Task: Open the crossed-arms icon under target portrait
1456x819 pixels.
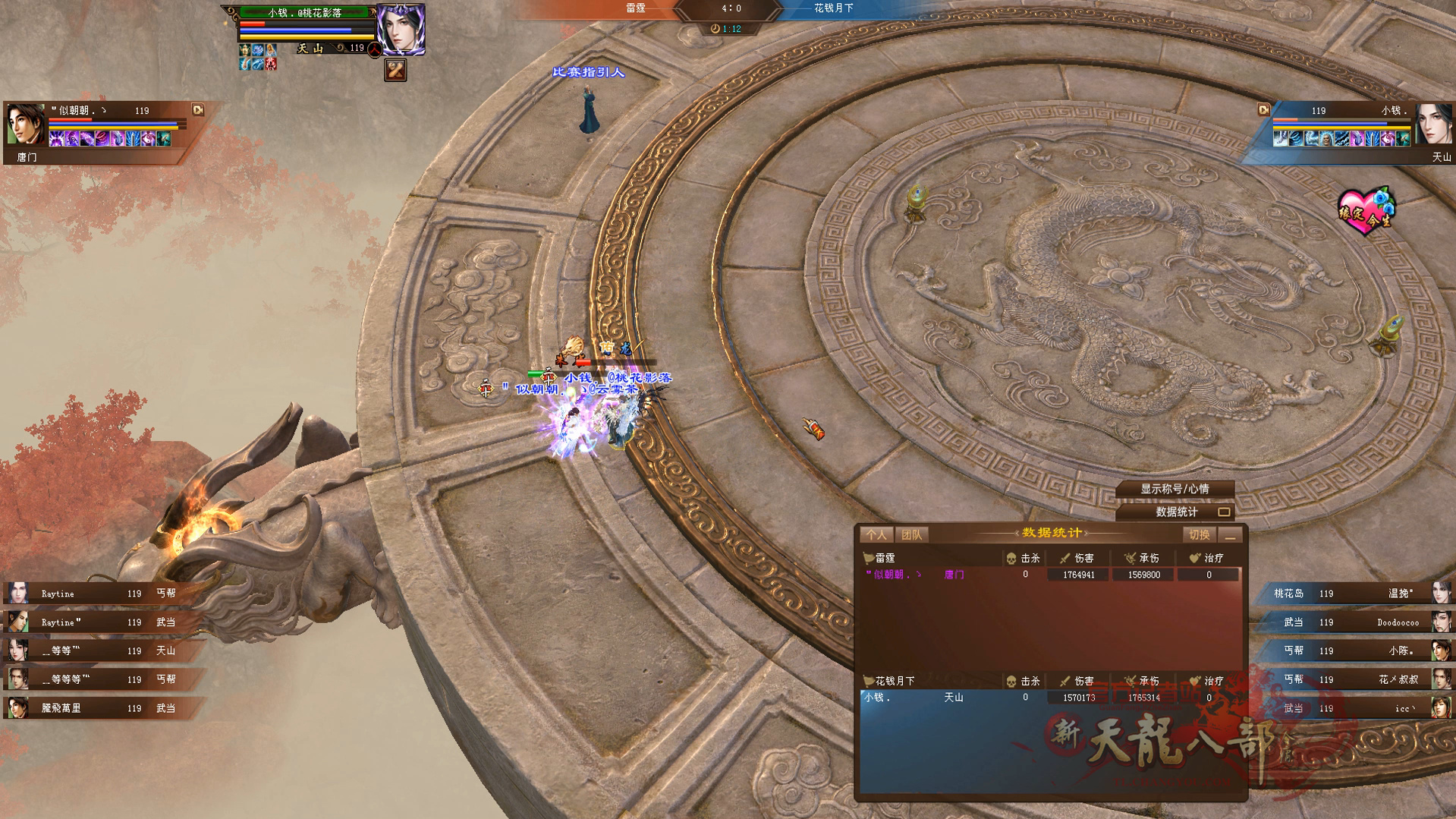Action: [x=395, y=71]
